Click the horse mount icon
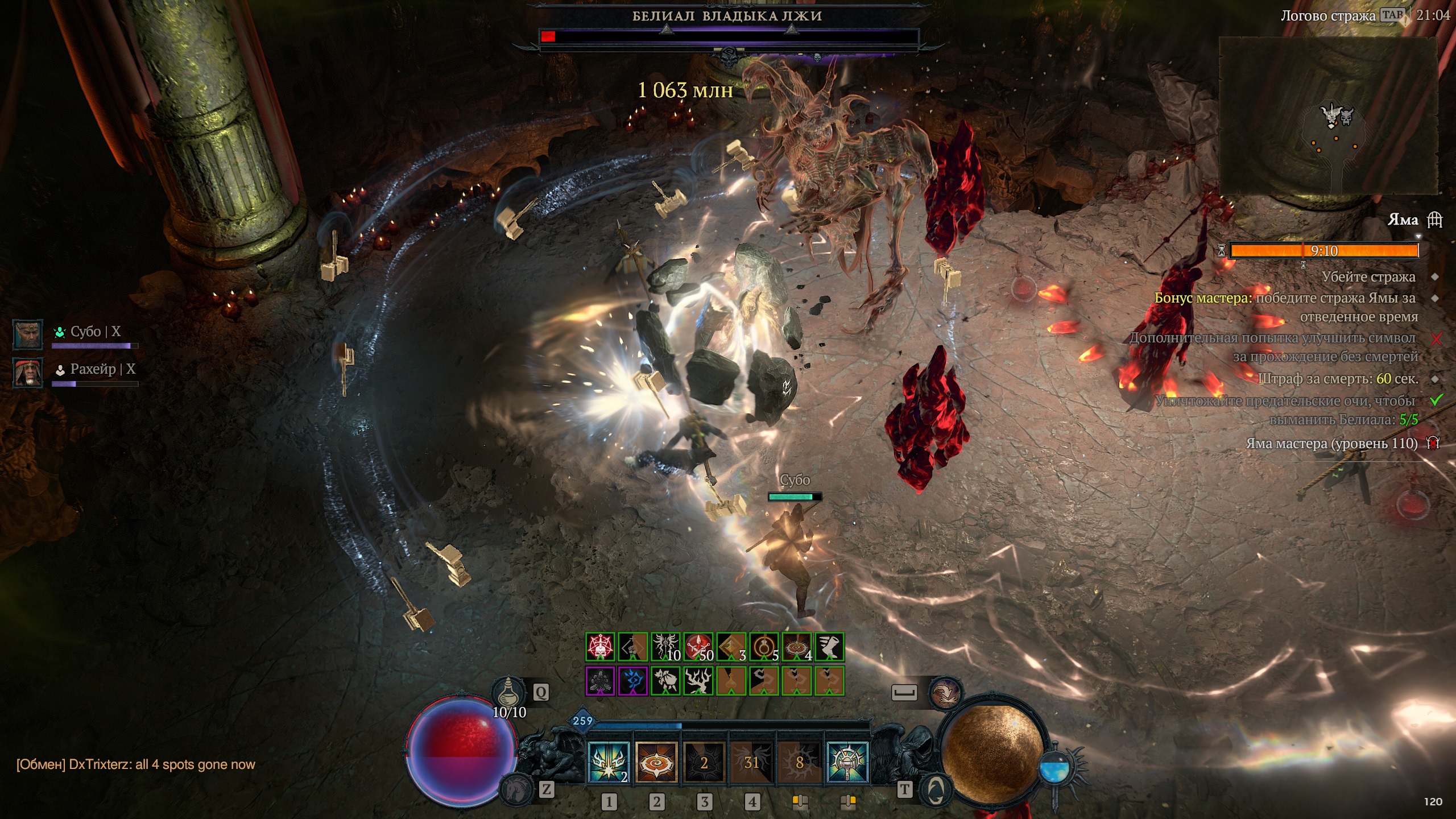 [515, 789]
